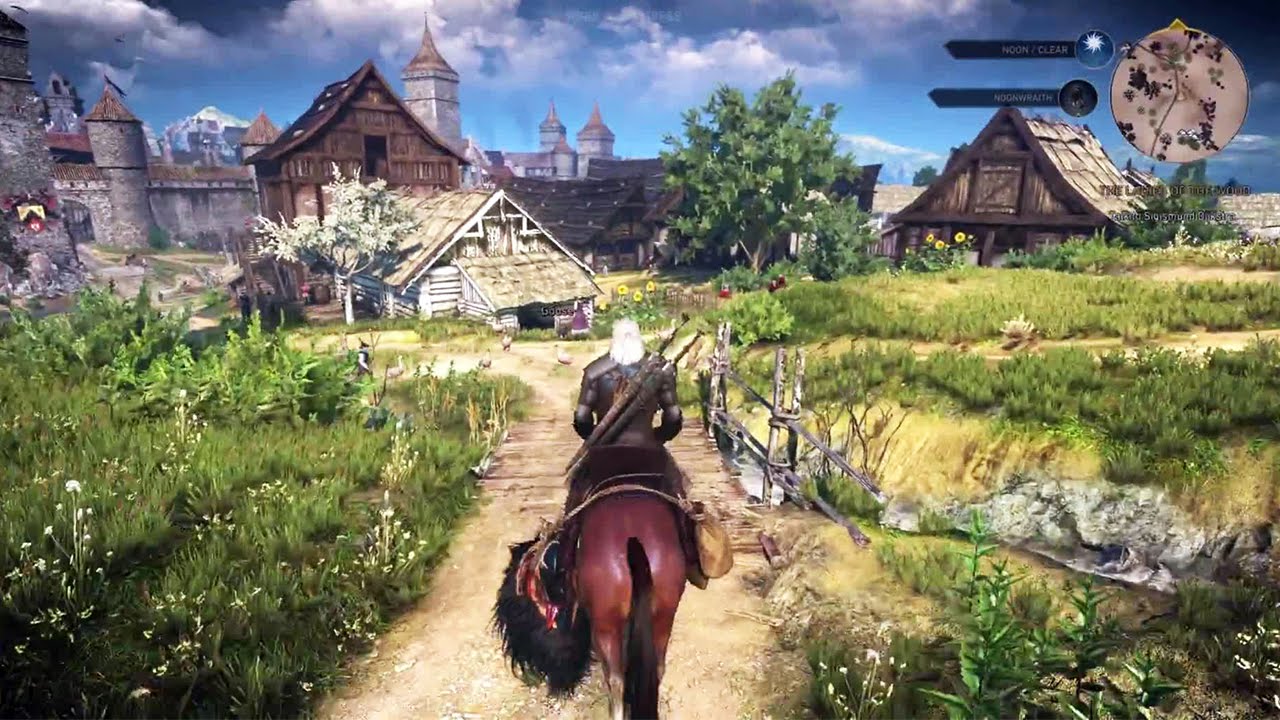The height and width of the screenshot is (720, 1280).
Task: Click the sun weather icon beside NOON / CLEAR
Action: pyautogui.click(x=1093, y=48)
